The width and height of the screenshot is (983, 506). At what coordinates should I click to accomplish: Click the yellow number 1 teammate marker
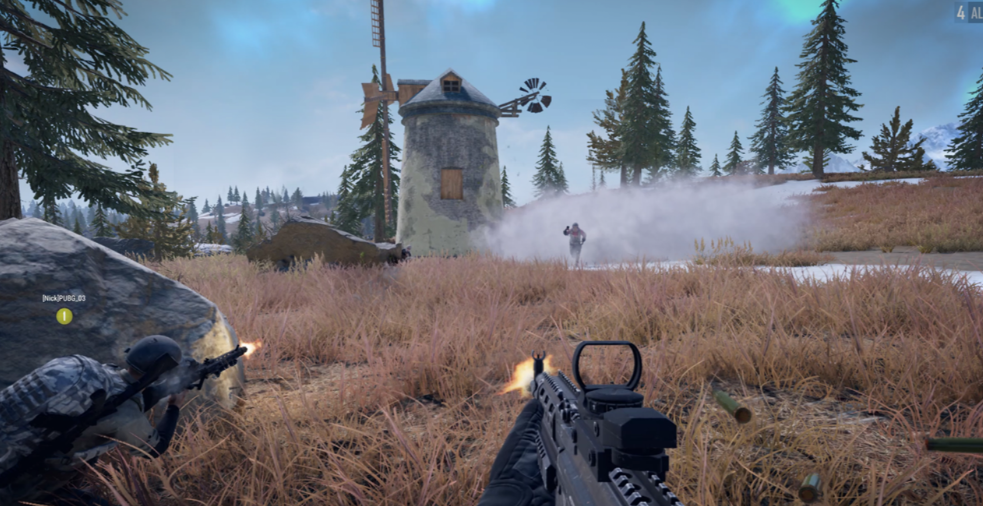tap(64, 316)
